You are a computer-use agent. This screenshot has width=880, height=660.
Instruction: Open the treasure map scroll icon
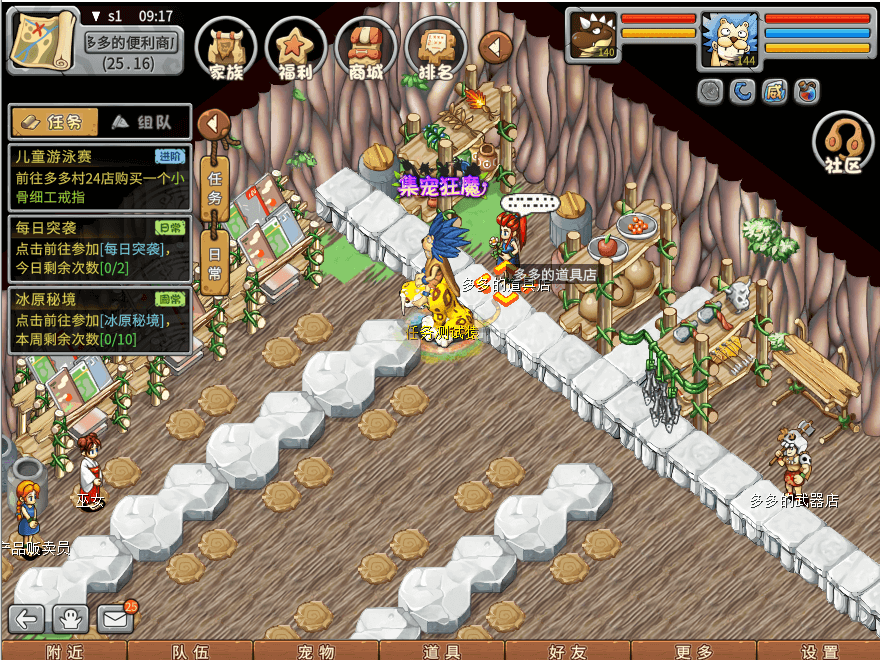pos(43,42)
